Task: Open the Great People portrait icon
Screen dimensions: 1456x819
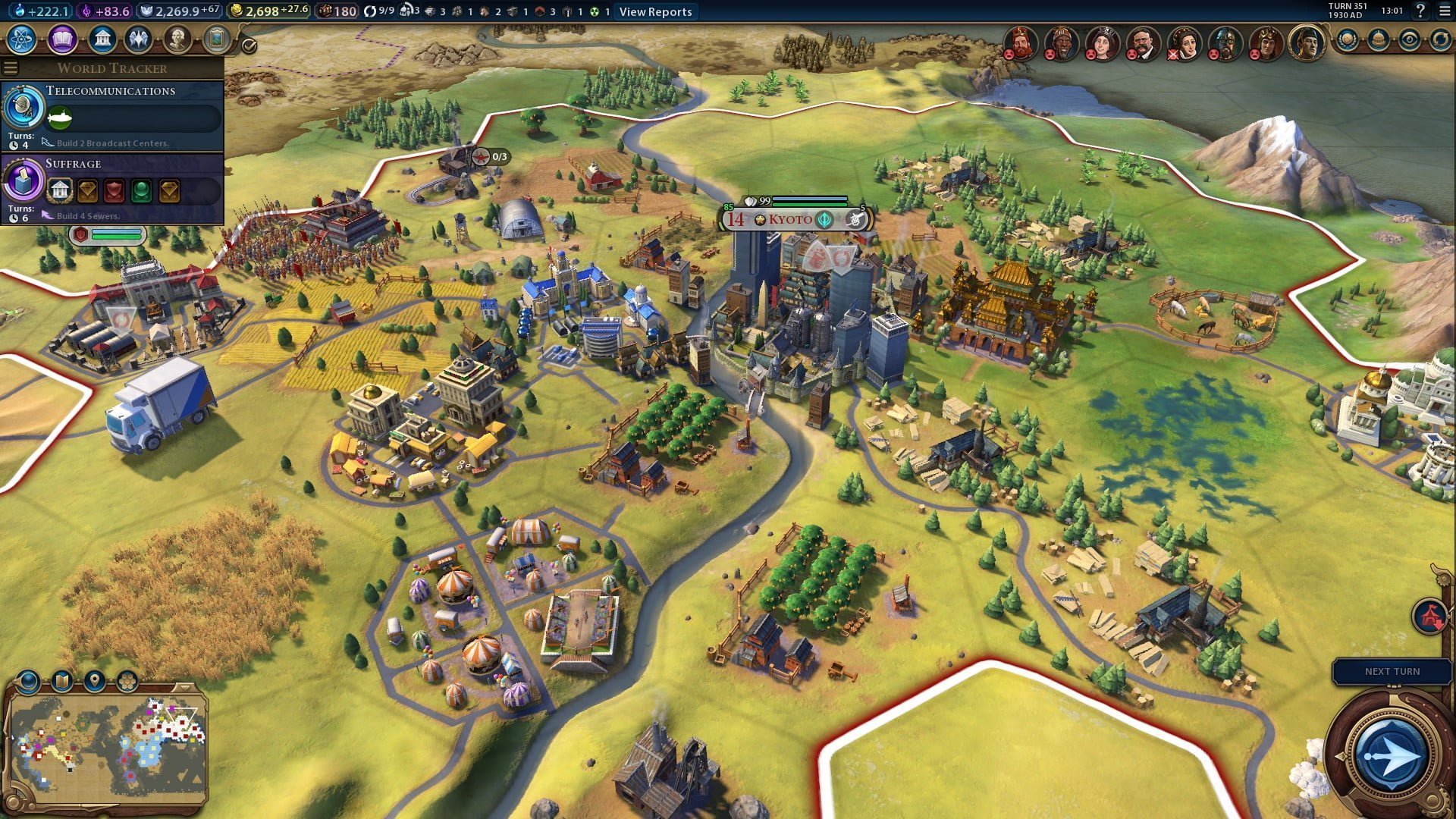Action: pos(177,39)
